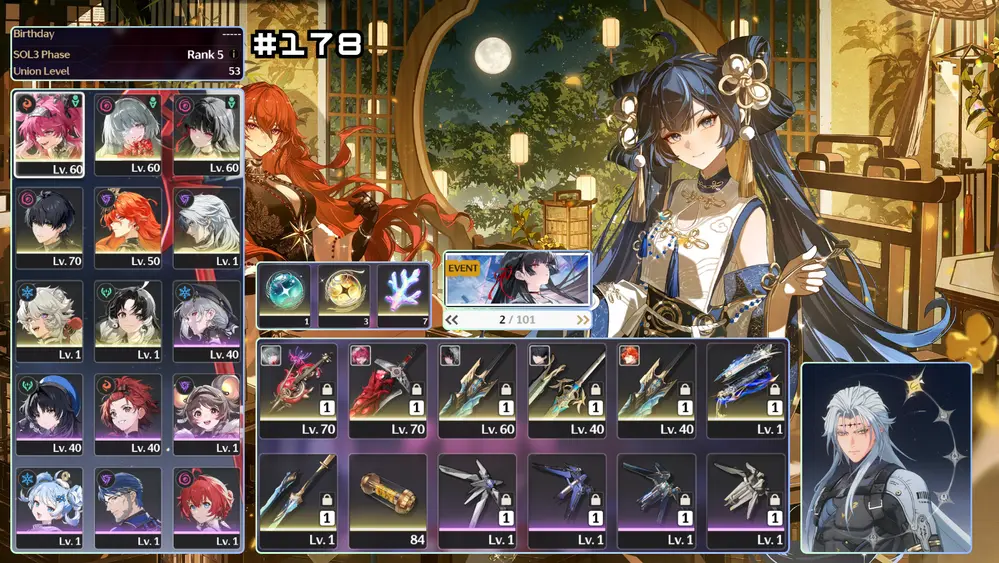Click the iridescent coral item slot

point(404,293)
